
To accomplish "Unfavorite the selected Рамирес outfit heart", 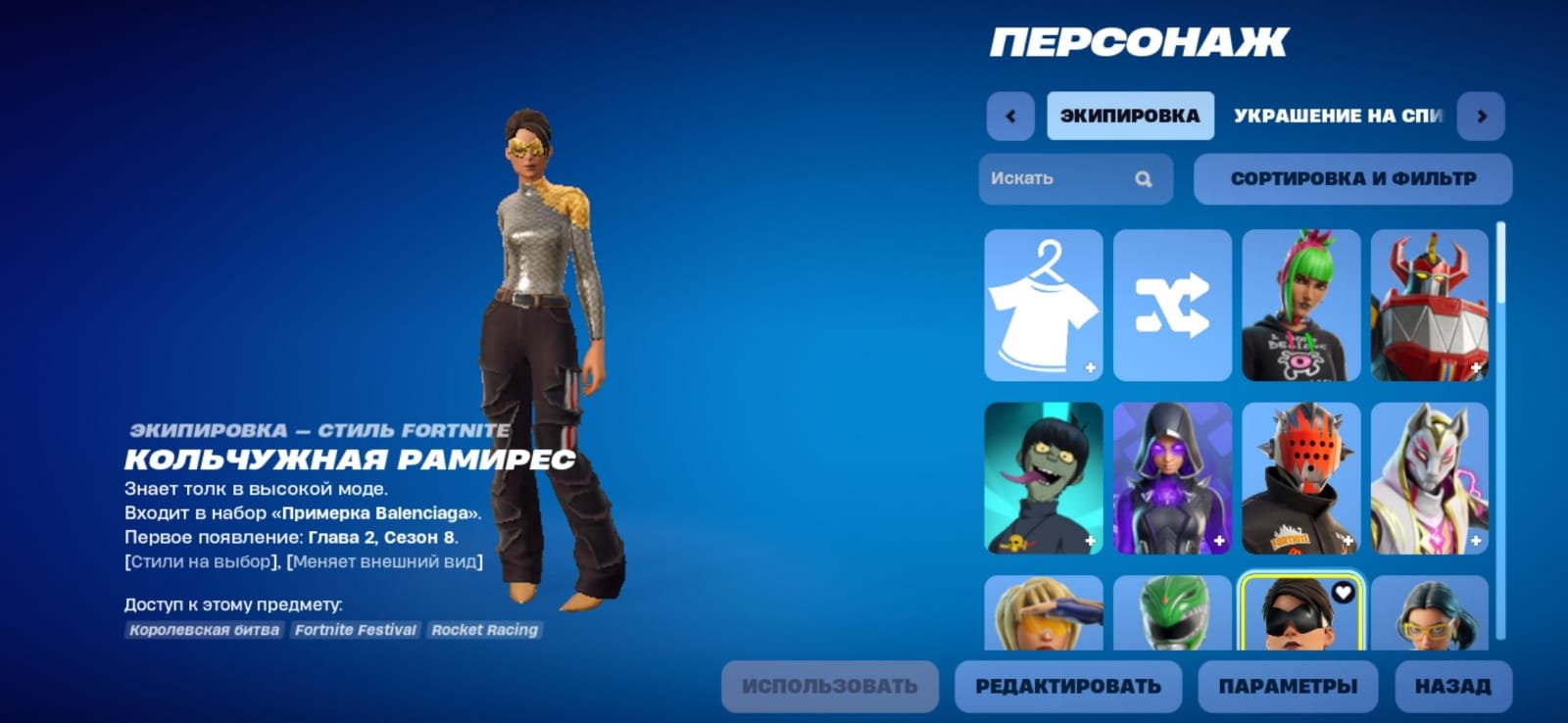I will click(1344, 592).
